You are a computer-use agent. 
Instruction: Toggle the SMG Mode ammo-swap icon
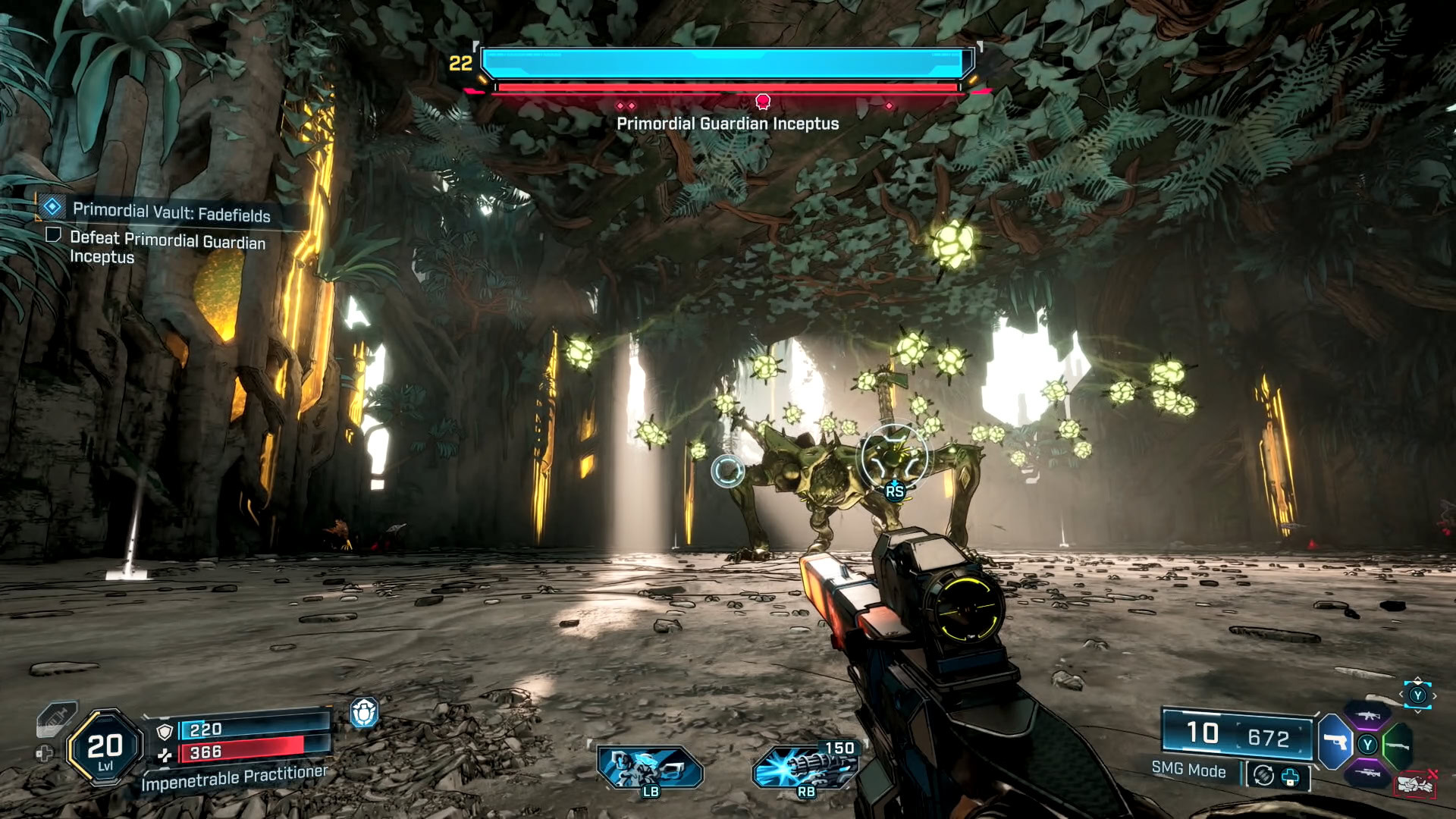click(x=1263, y=776)
